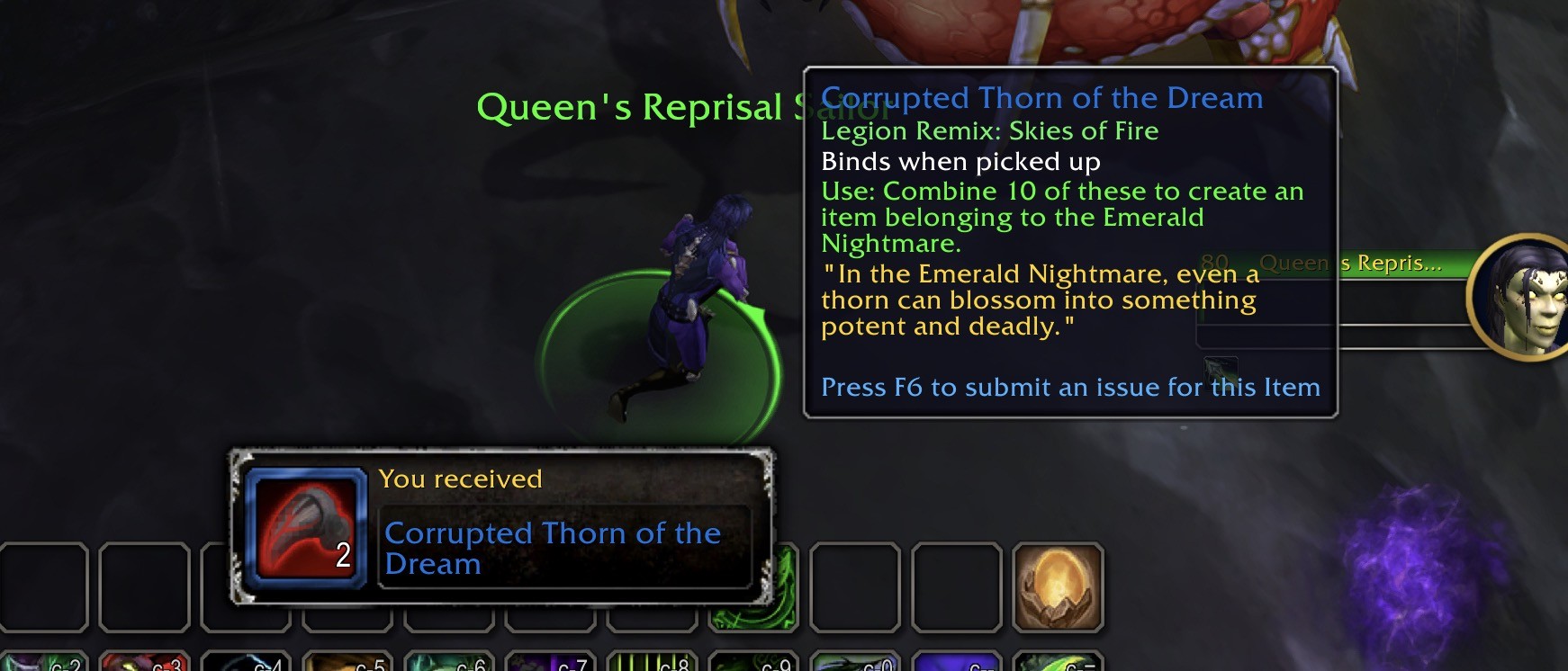Trigger the action slot bound to c-8
Screen dimensions: 1568x671
[x=652, y=662]
